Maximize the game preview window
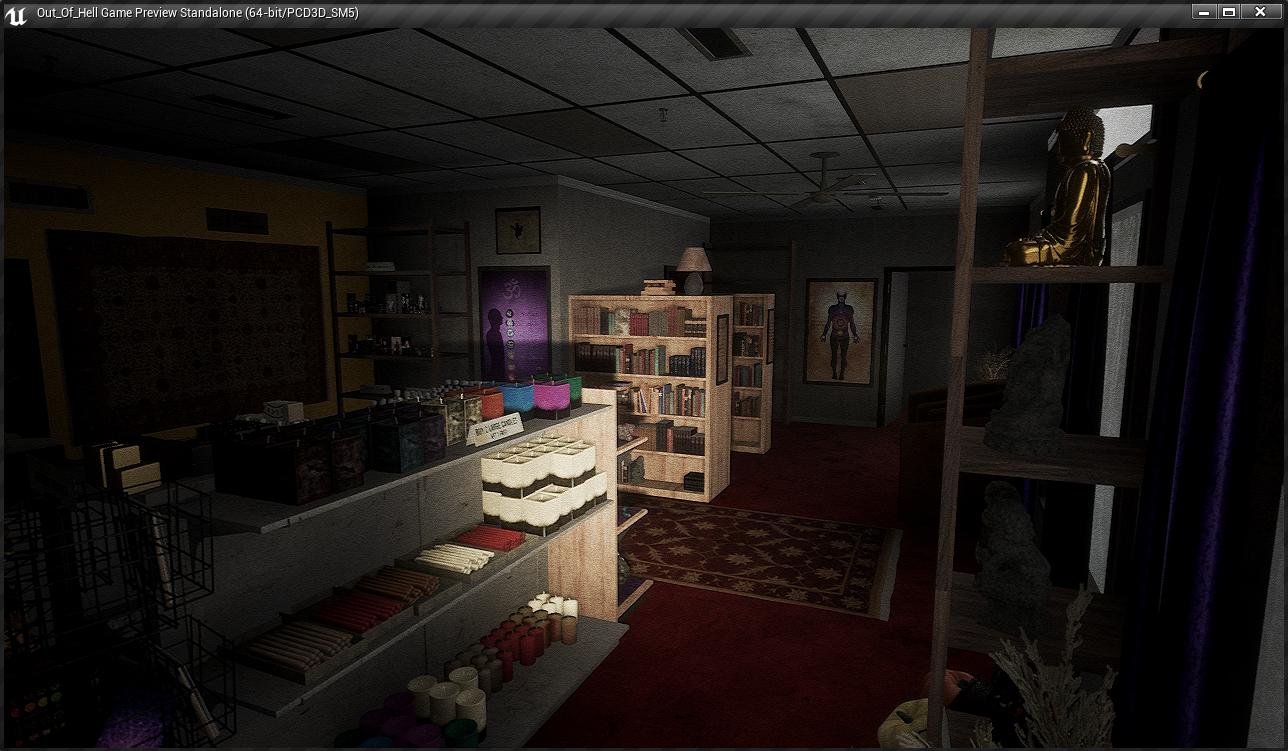The width and height of the screenshot is (1288, 751). click(x=1230, y=12)
